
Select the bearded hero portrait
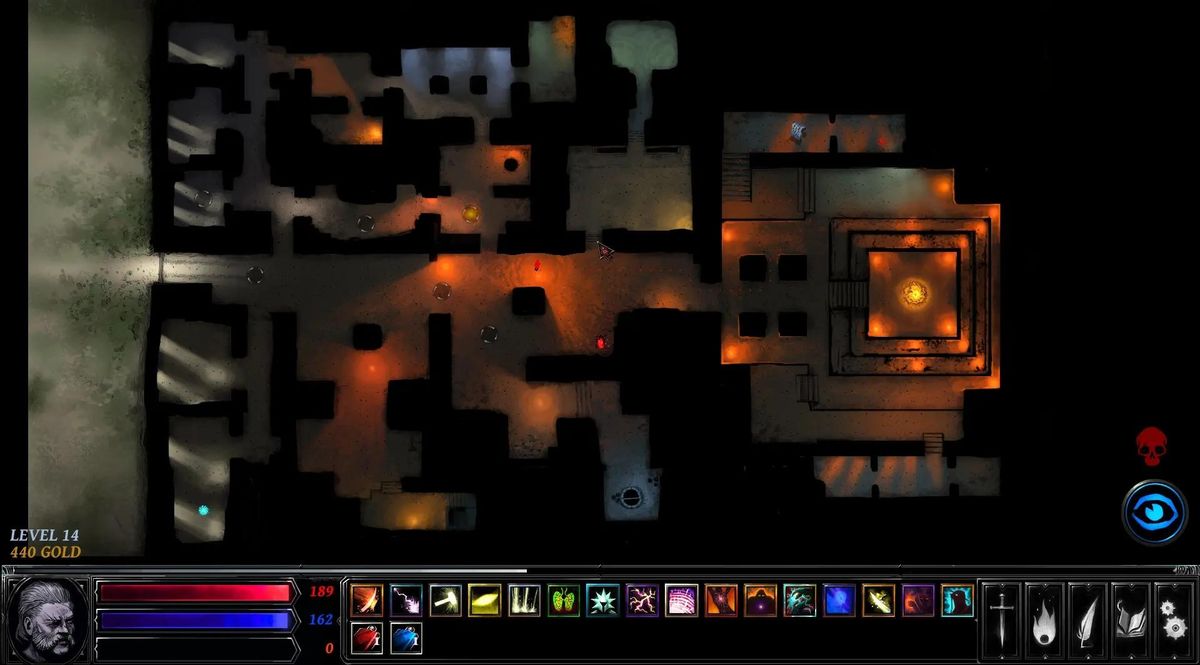tap(47, 618)
